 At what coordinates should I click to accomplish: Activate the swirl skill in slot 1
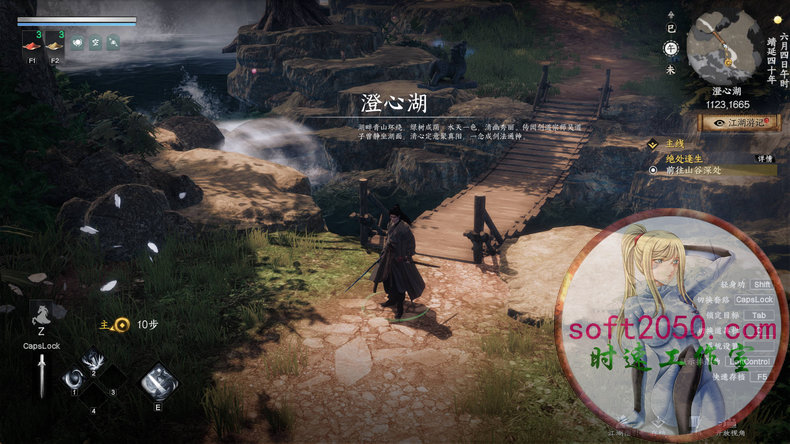(74, 378)
